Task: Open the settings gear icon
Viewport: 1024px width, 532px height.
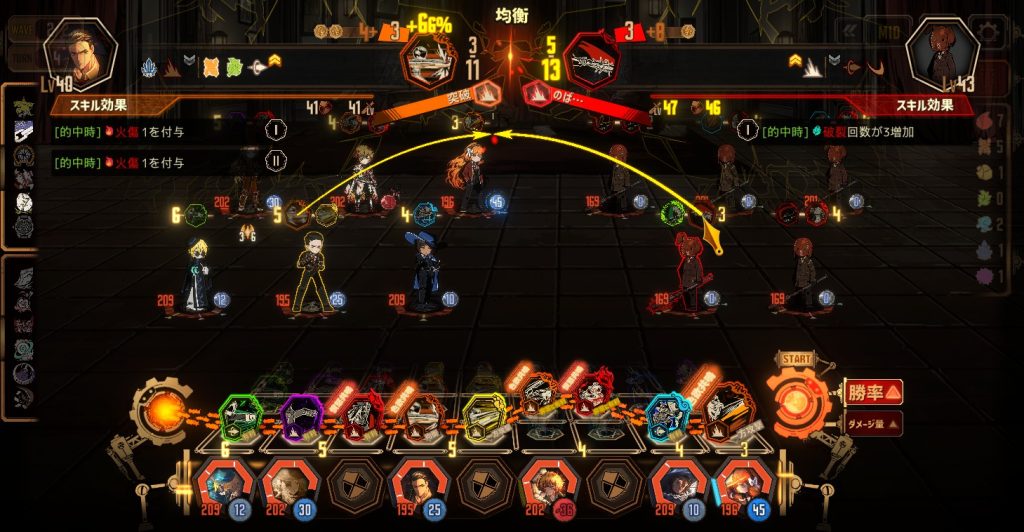Action: 990,30
